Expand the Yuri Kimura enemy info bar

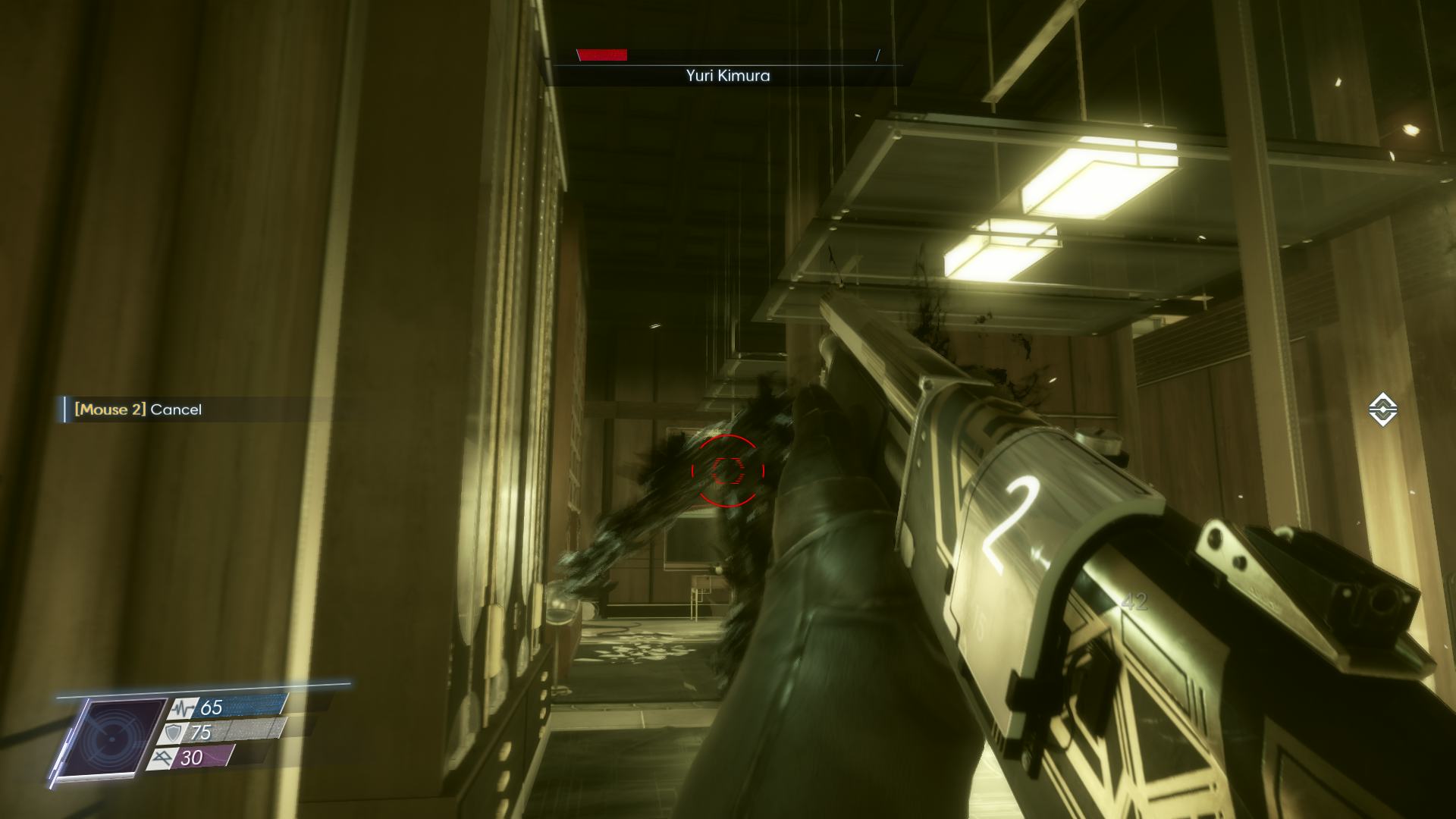coord(726,64)
